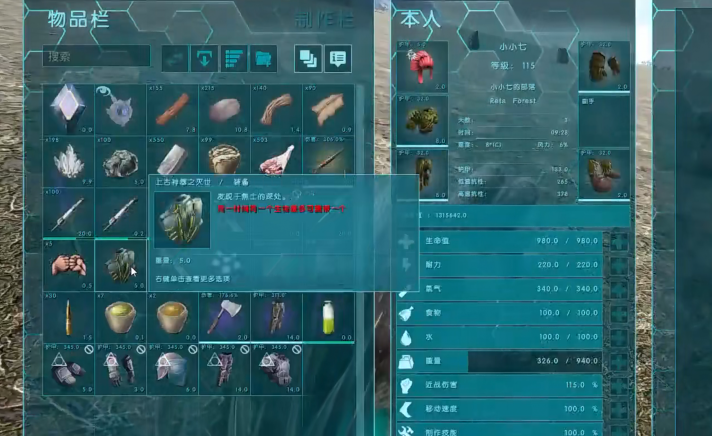The width and height of the screenshot is (712, 436).
Task: Click the transfer-all arrows button
Action: 176,58
